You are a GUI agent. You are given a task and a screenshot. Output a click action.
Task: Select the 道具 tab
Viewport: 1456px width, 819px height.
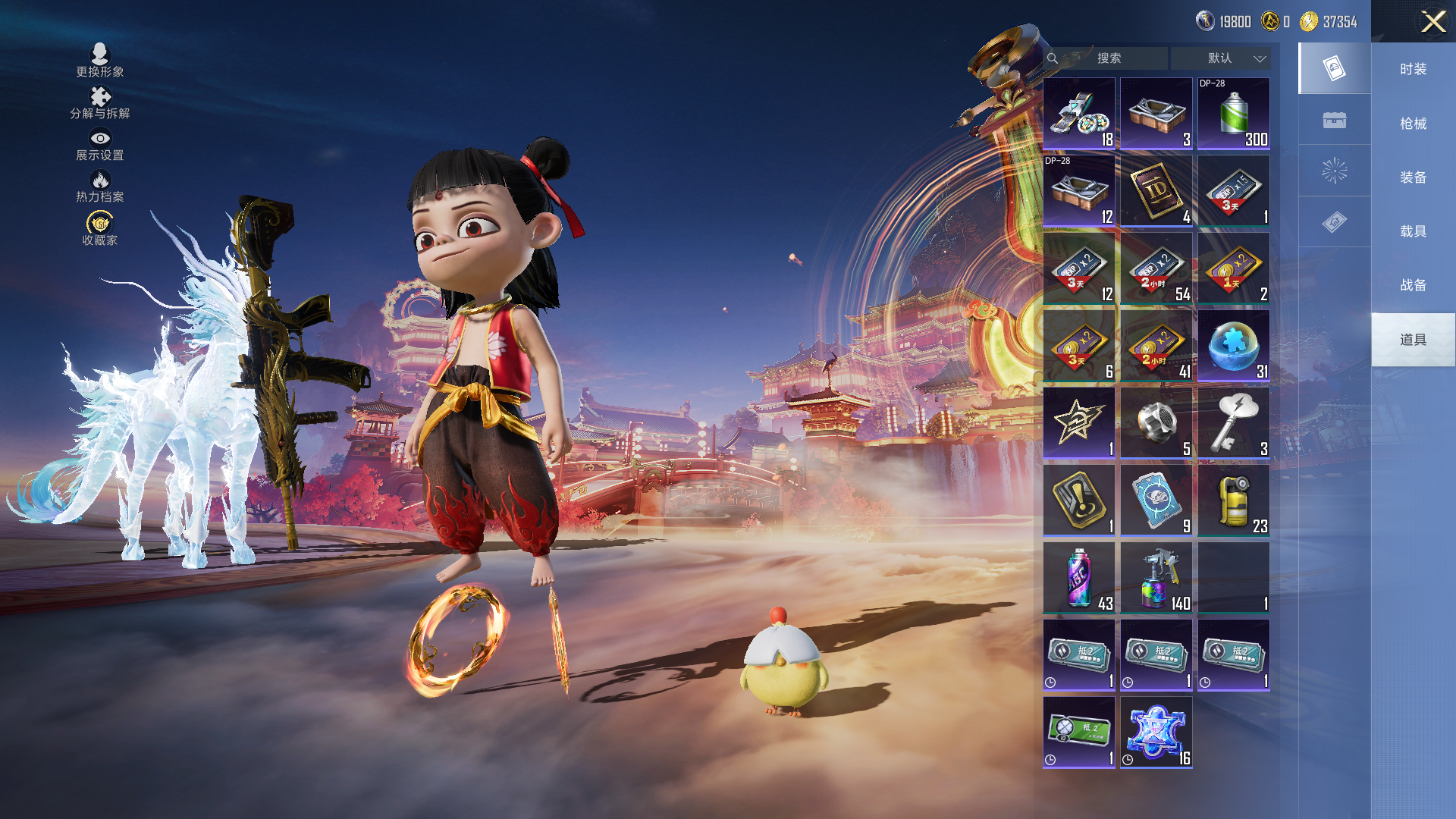1413,339
